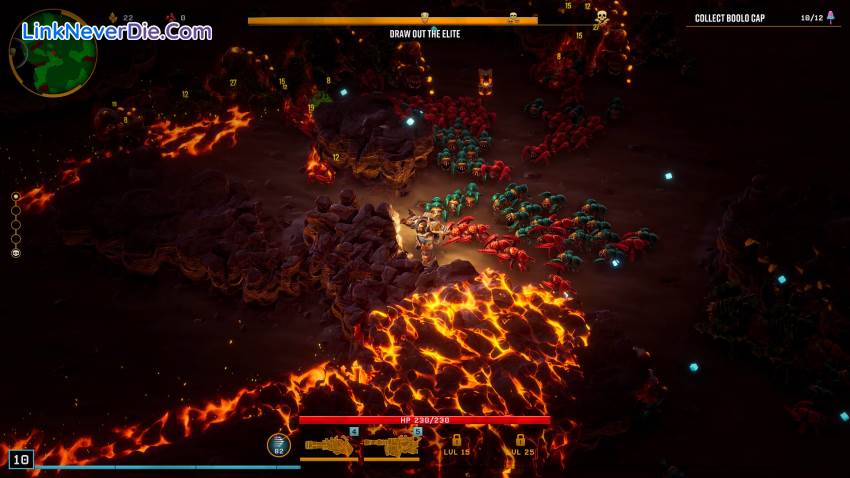Select the second weapon slot
Image resolution: width=850 pixels, height=478 pixels.
392,444
